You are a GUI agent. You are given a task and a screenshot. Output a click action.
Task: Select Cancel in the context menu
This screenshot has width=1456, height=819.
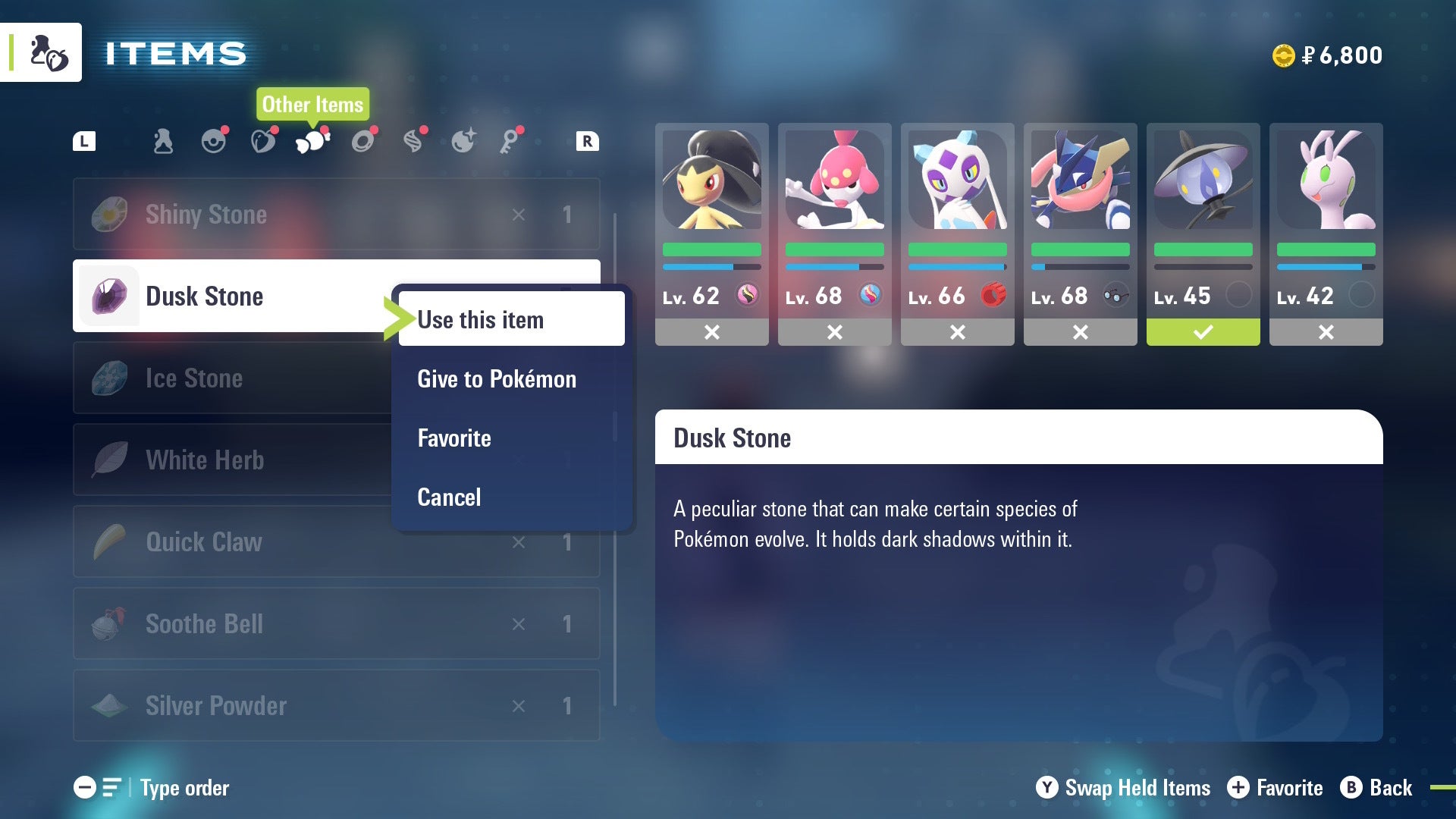point(449,497)
